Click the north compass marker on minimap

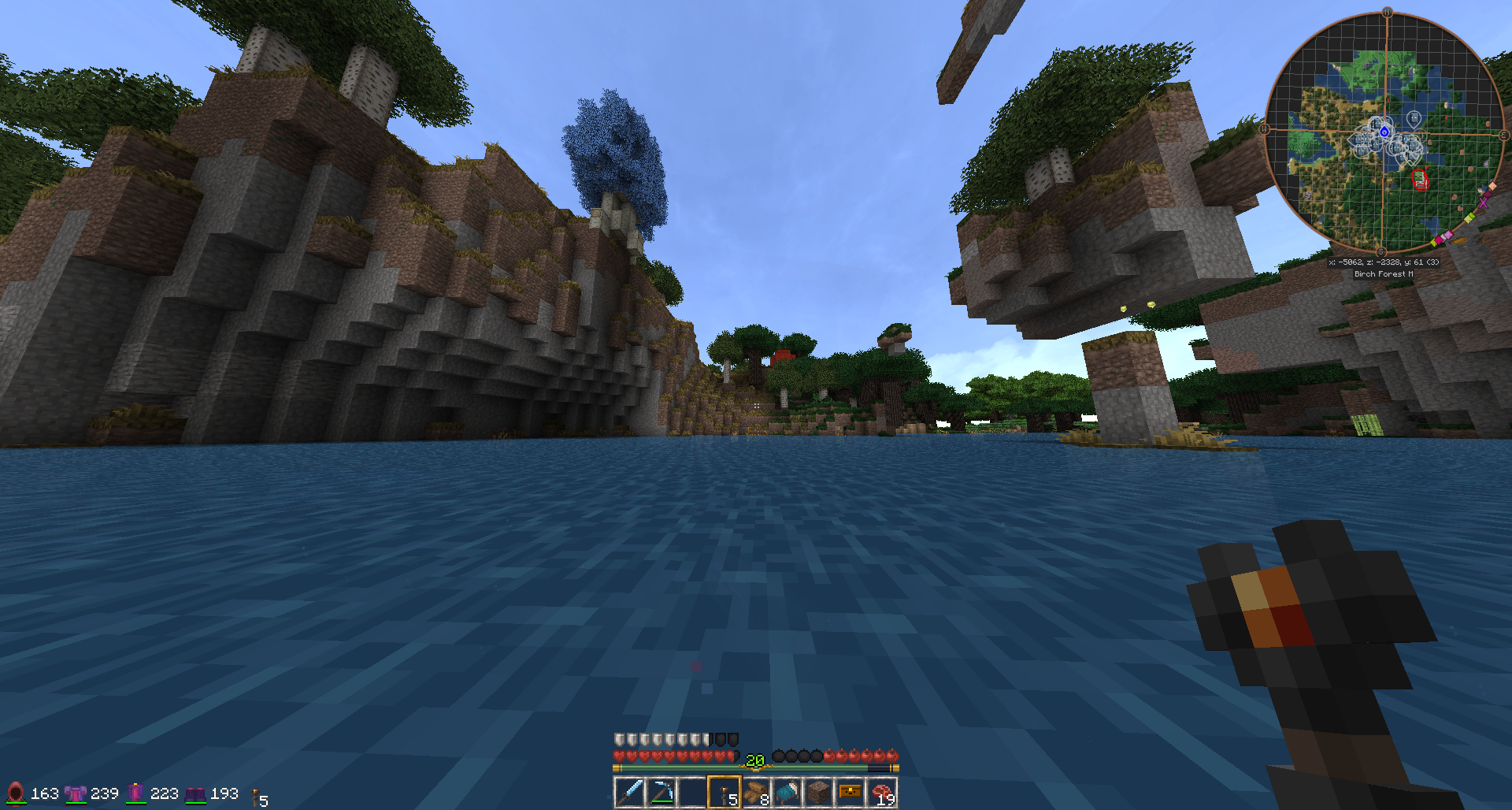1387,13
